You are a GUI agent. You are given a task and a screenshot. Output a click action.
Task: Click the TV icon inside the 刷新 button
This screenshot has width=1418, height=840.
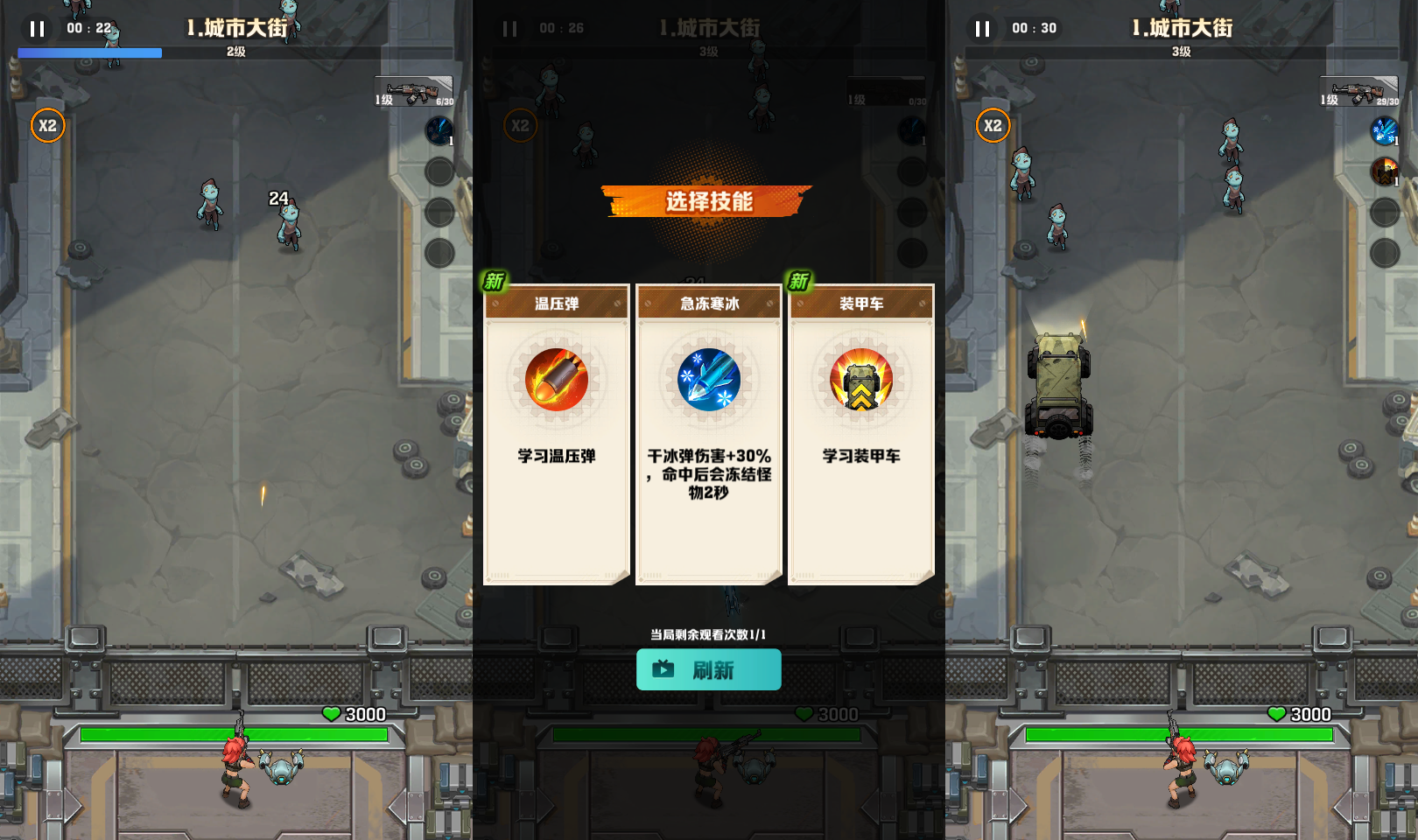[663, 669]
